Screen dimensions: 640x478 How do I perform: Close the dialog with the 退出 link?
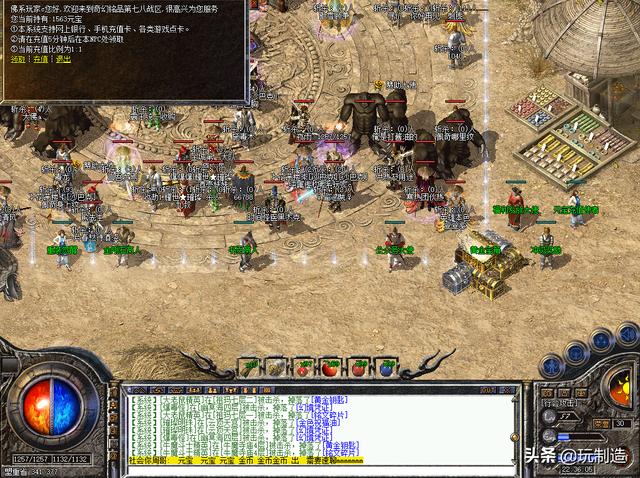point(63,59)
